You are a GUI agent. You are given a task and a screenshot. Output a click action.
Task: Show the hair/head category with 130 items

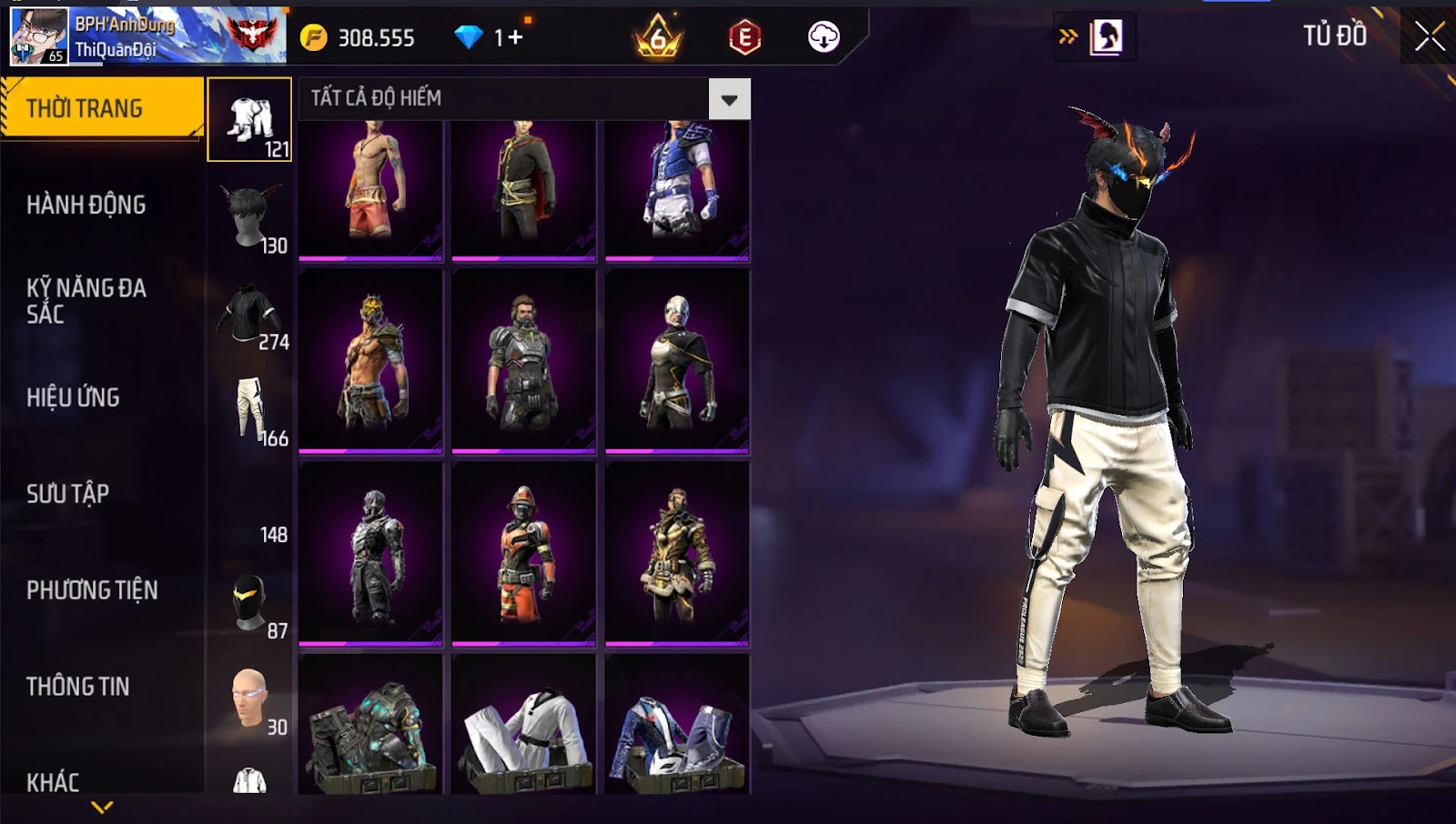point(250,216)
